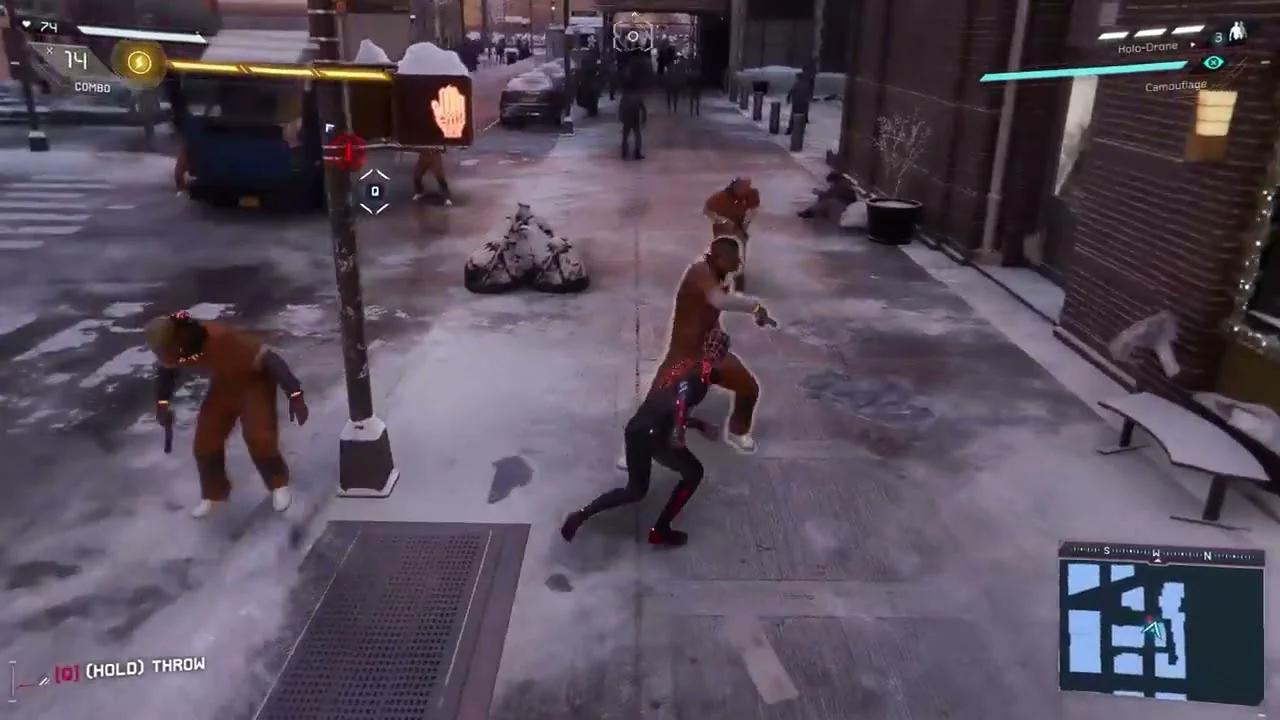The image size is (1280, 720).
Task: Click the yellow lightning Focus icon
Action: pyautogui.click(x=140, y=63)
